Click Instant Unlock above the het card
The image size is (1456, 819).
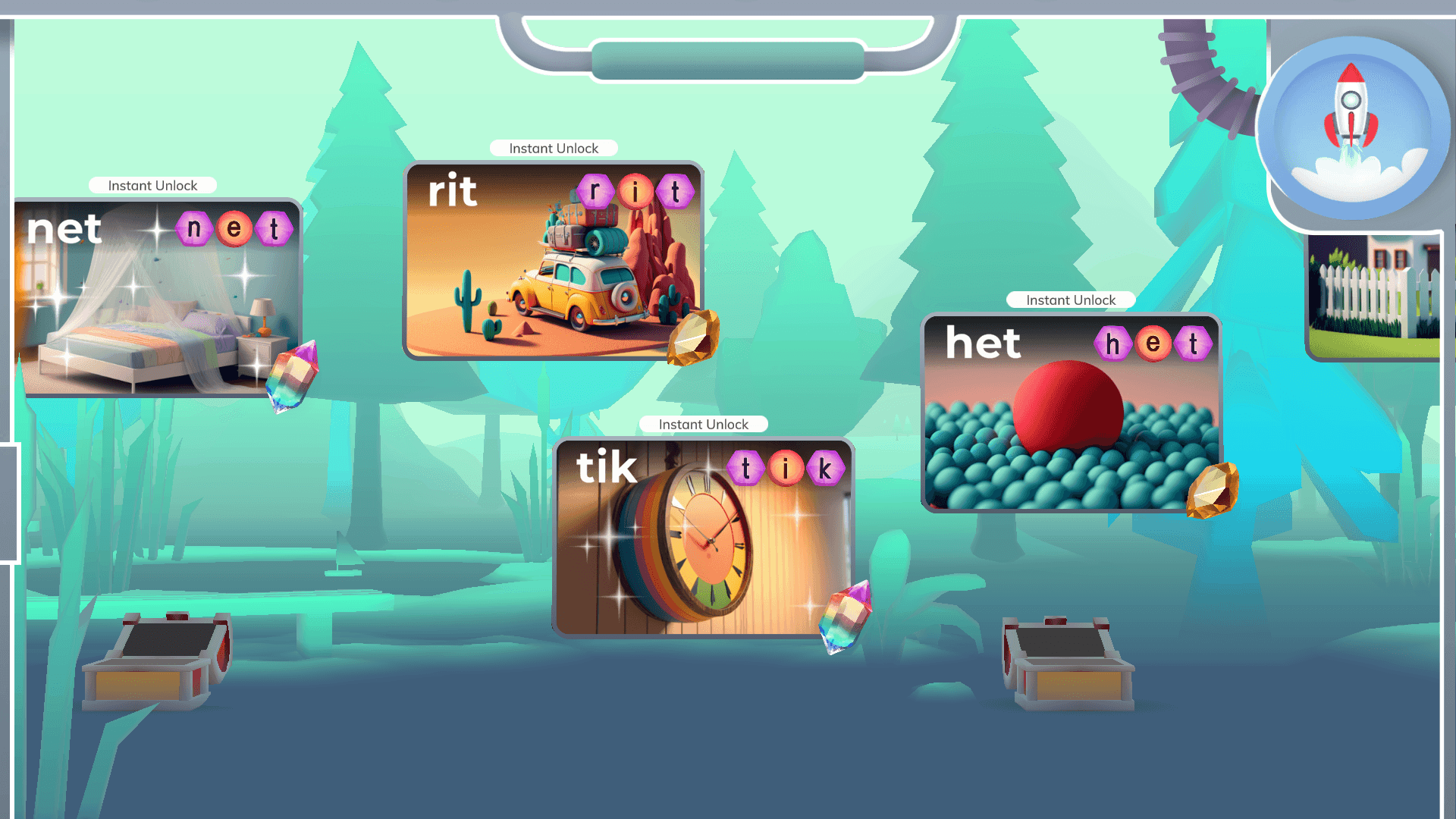[x=1071, y=300]
